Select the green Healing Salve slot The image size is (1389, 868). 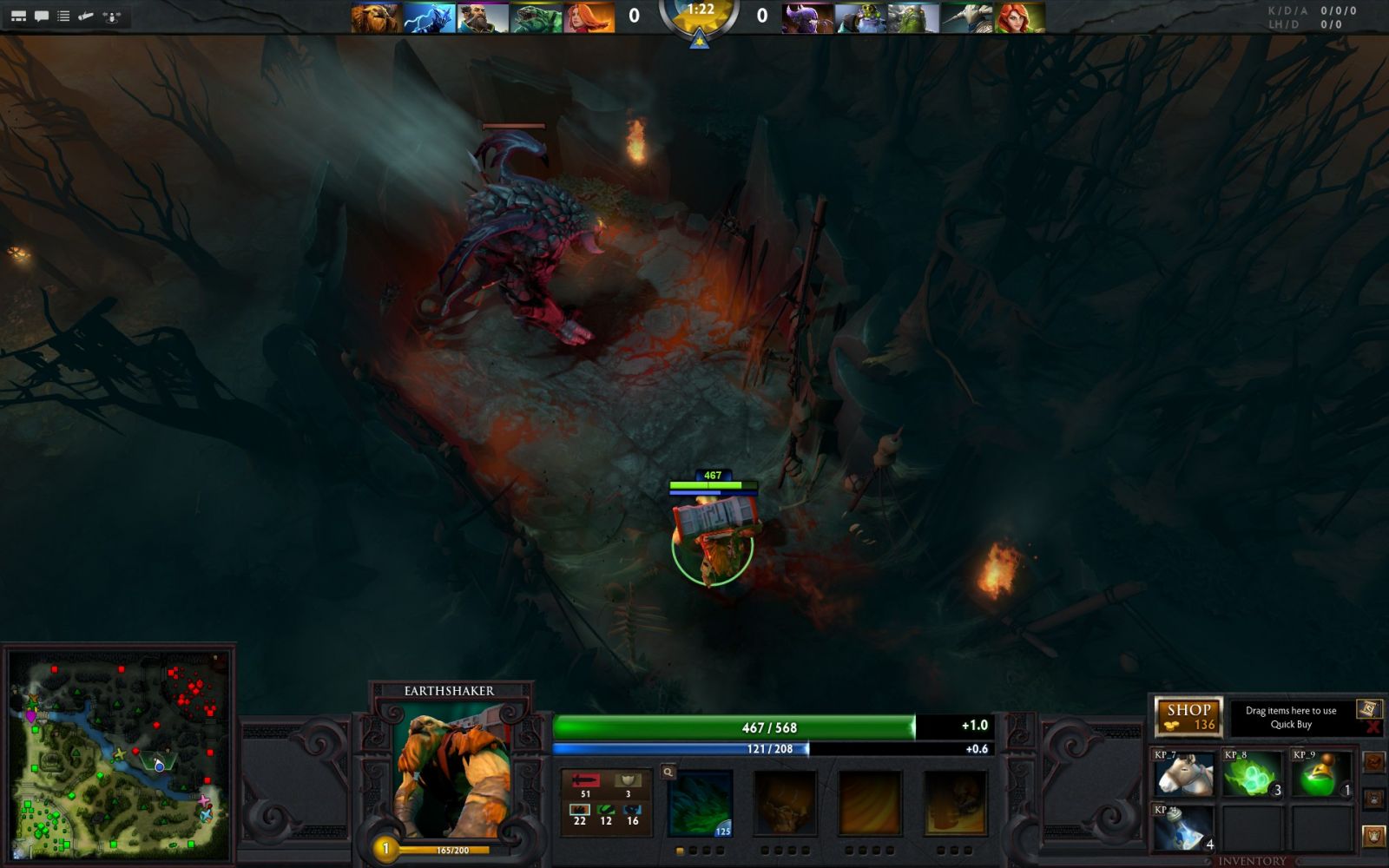(x=1322, y=773)
